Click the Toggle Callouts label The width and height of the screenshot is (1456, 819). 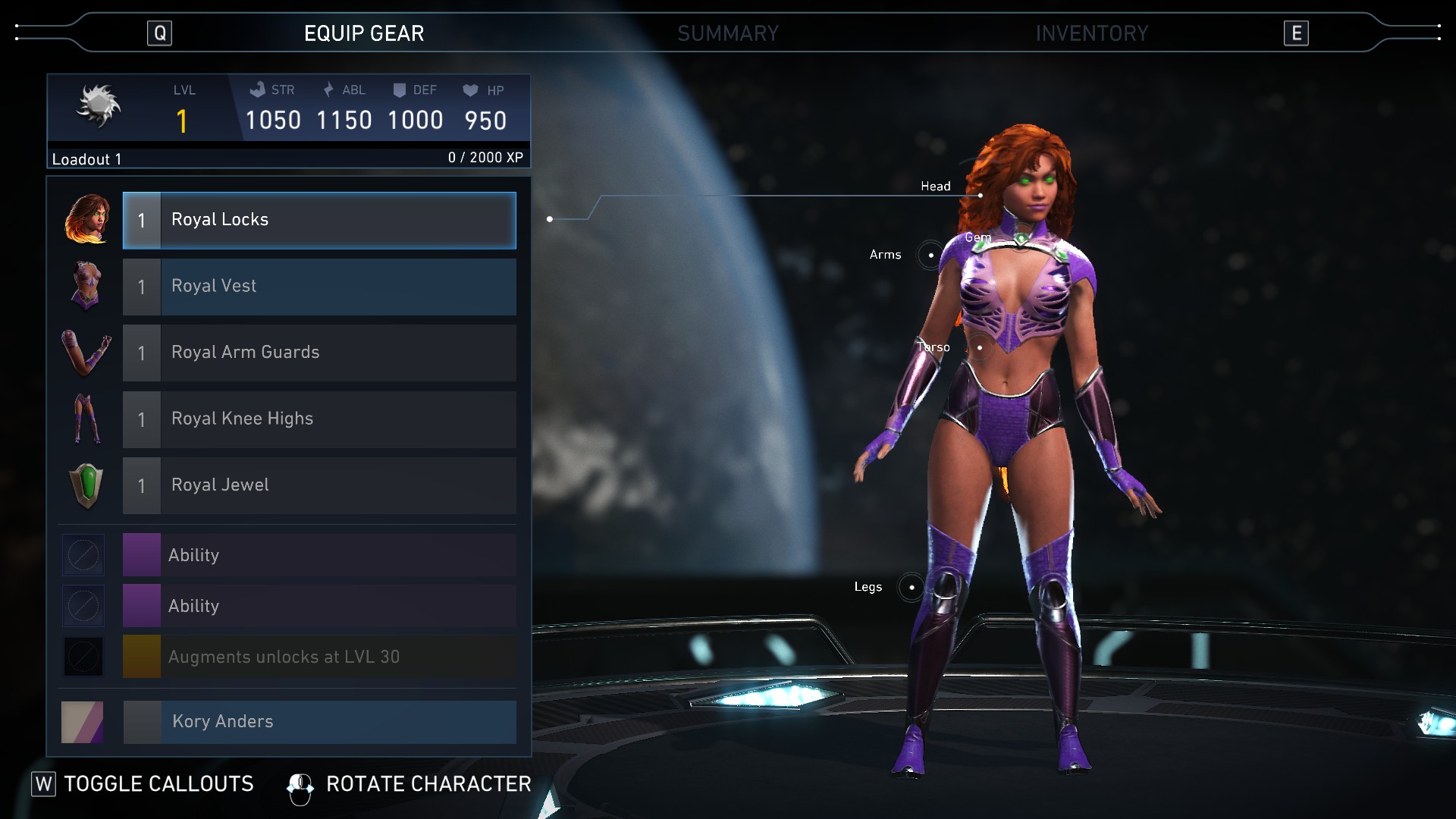tap(158, 784)
